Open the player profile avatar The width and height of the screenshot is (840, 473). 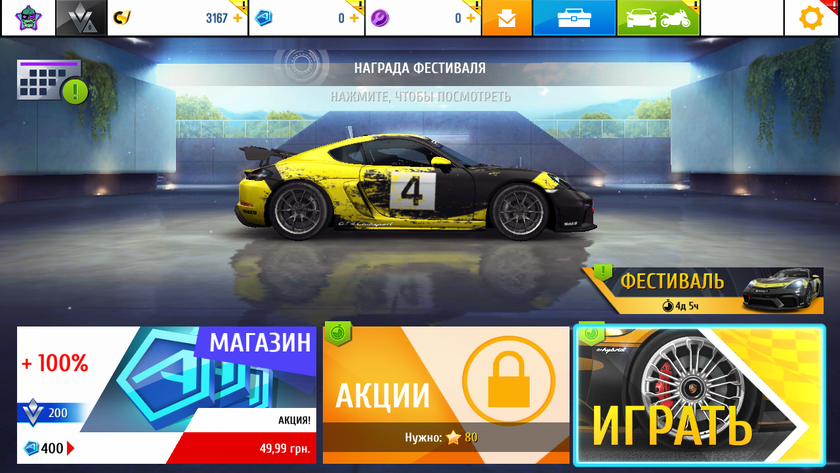point(25,17)
